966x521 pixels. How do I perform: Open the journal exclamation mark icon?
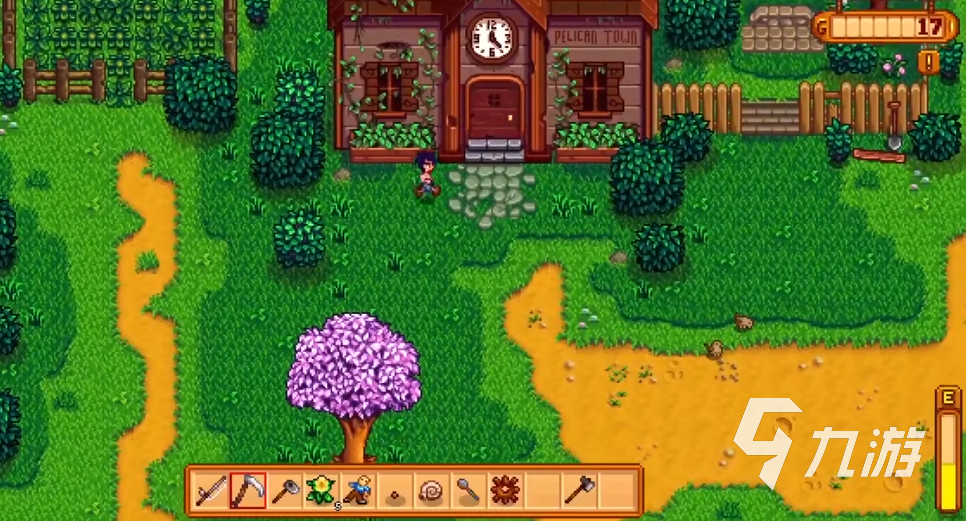click(929, 62)
